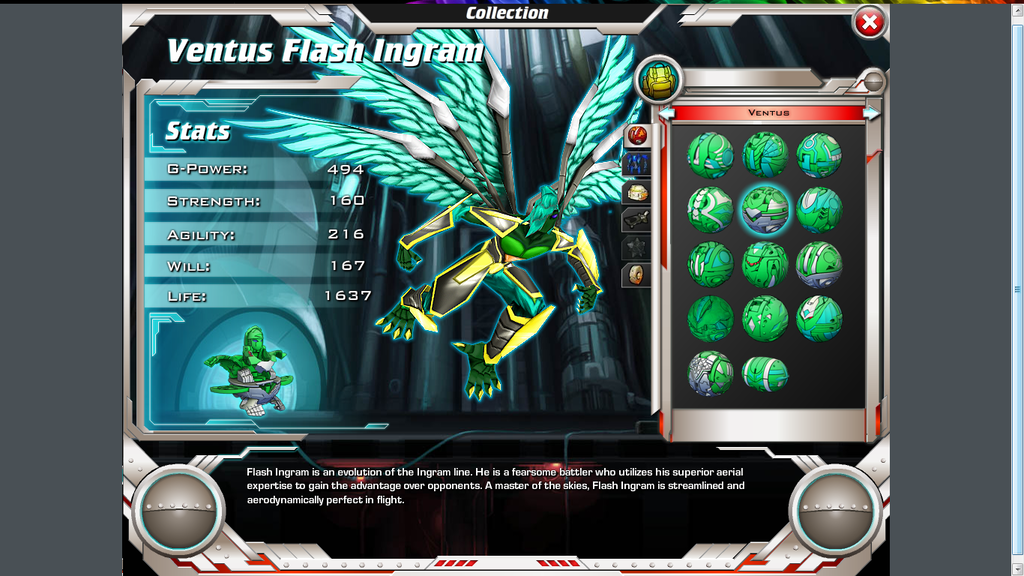This screenshot has height=576, width=1024.
Task: Choose the grey-and-green armored Bakugan ball
Action: click(x=710, y=373)
